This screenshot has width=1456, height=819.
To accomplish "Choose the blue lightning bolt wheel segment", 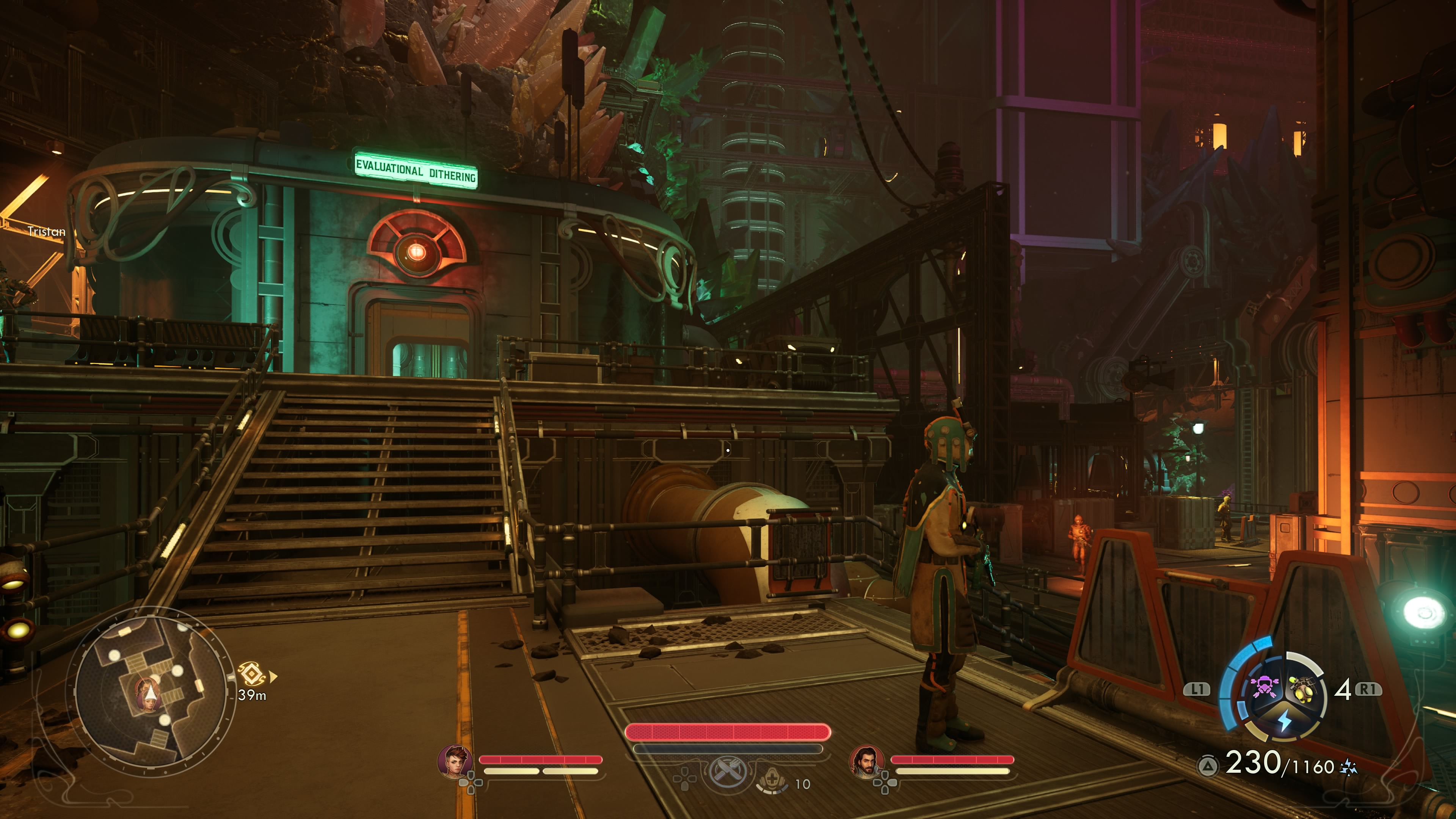I will point(1284,720).
